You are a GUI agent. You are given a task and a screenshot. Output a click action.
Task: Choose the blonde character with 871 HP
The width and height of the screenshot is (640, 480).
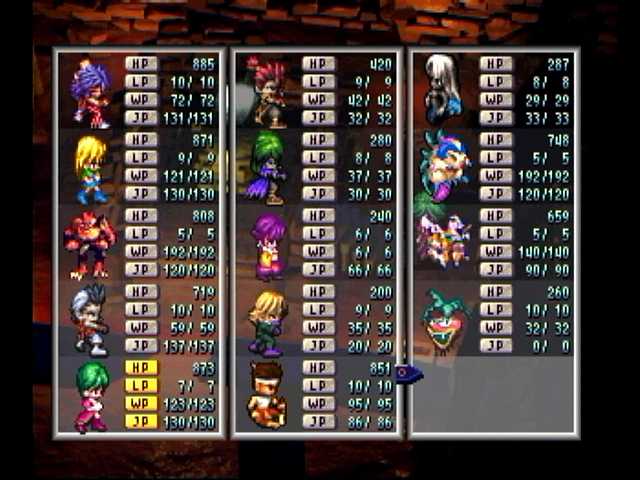tap(91, 169)
